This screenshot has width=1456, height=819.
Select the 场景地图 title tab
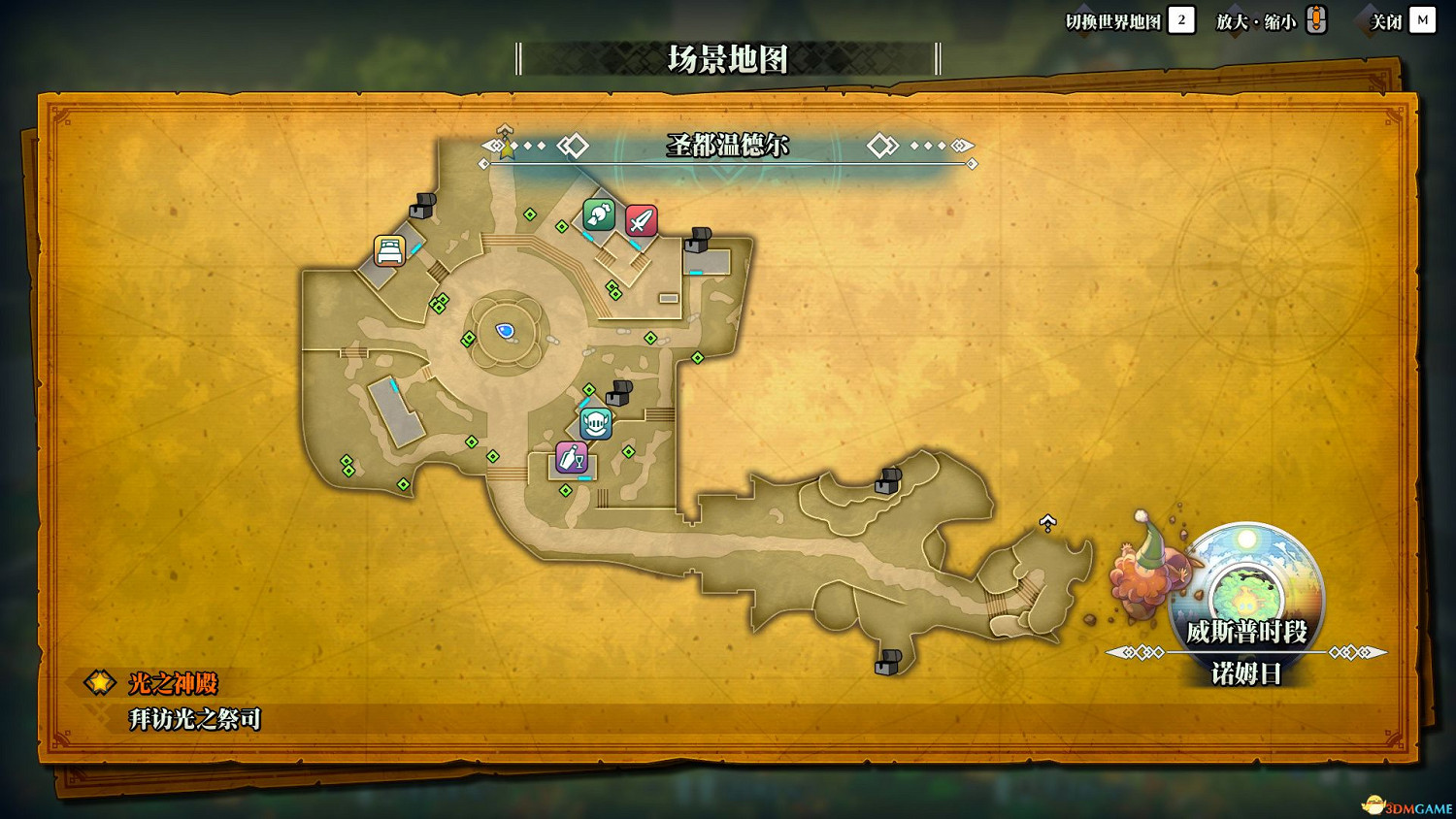tap(726, 58)
